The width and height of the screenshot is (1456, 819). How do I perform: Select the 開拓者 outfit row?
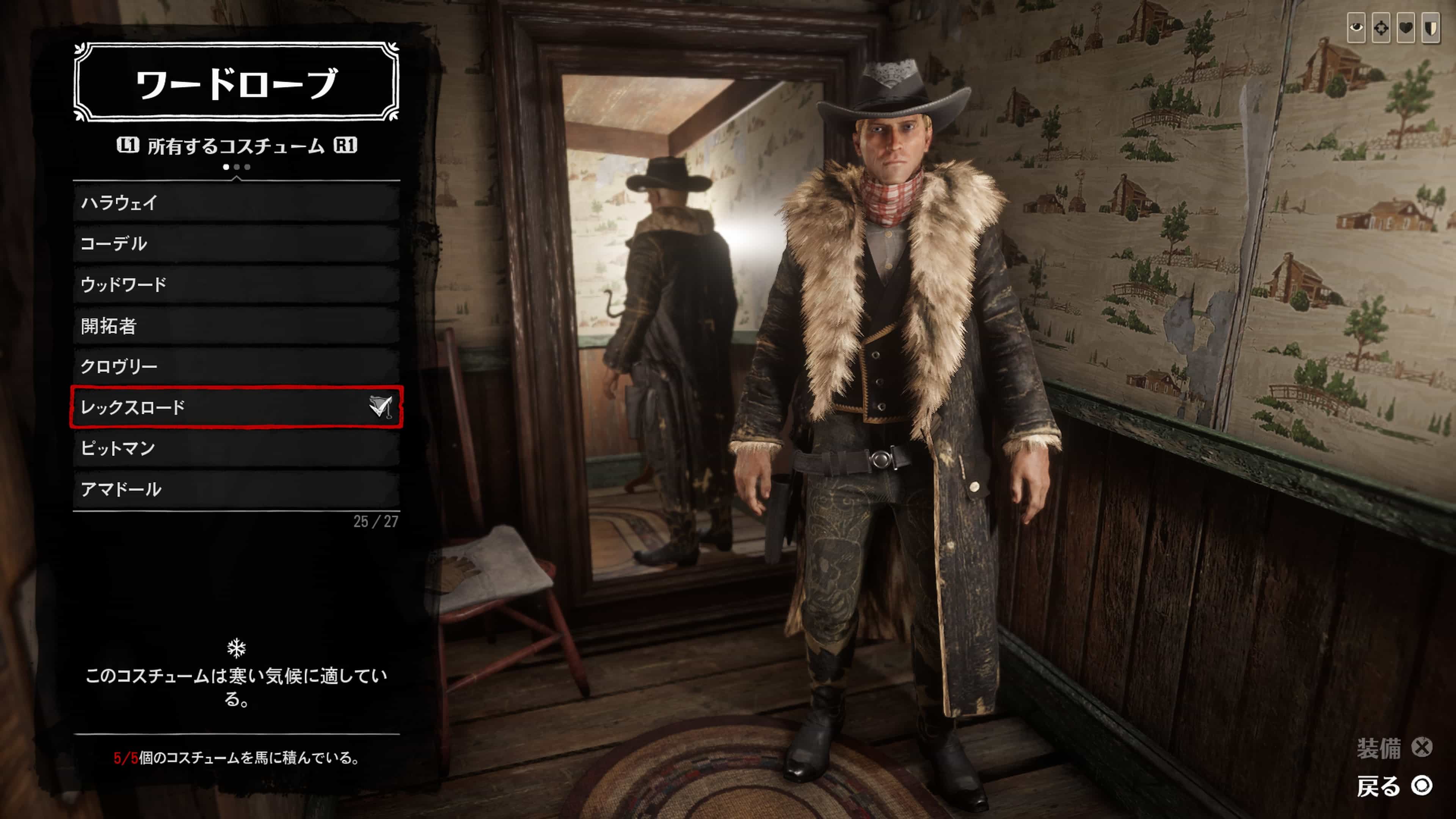point(236,326)
